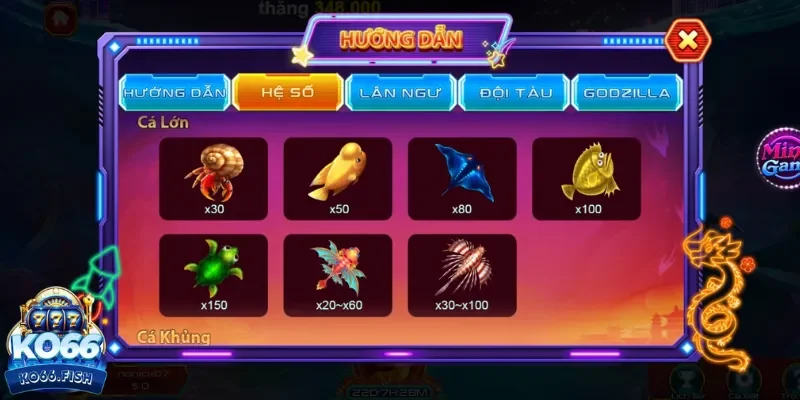Select the Hệ Số tab

tap(288, 92)
